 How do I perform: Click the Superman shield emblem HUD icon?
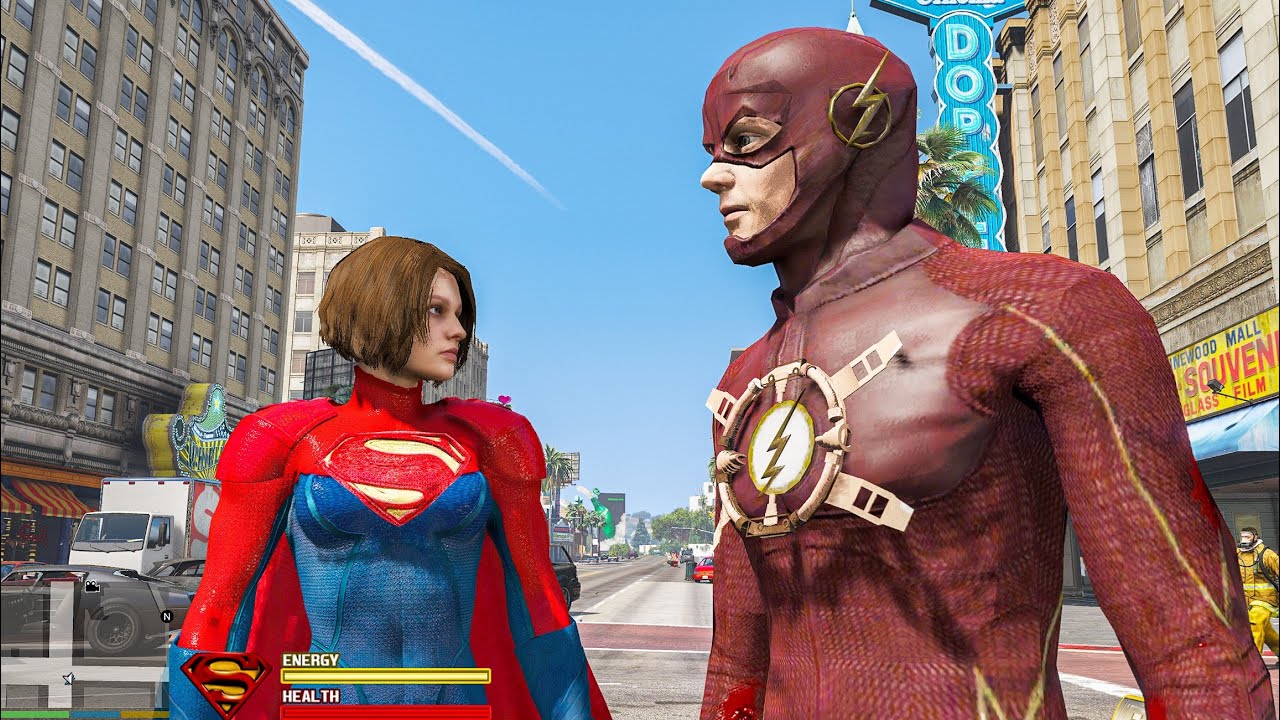225,682
